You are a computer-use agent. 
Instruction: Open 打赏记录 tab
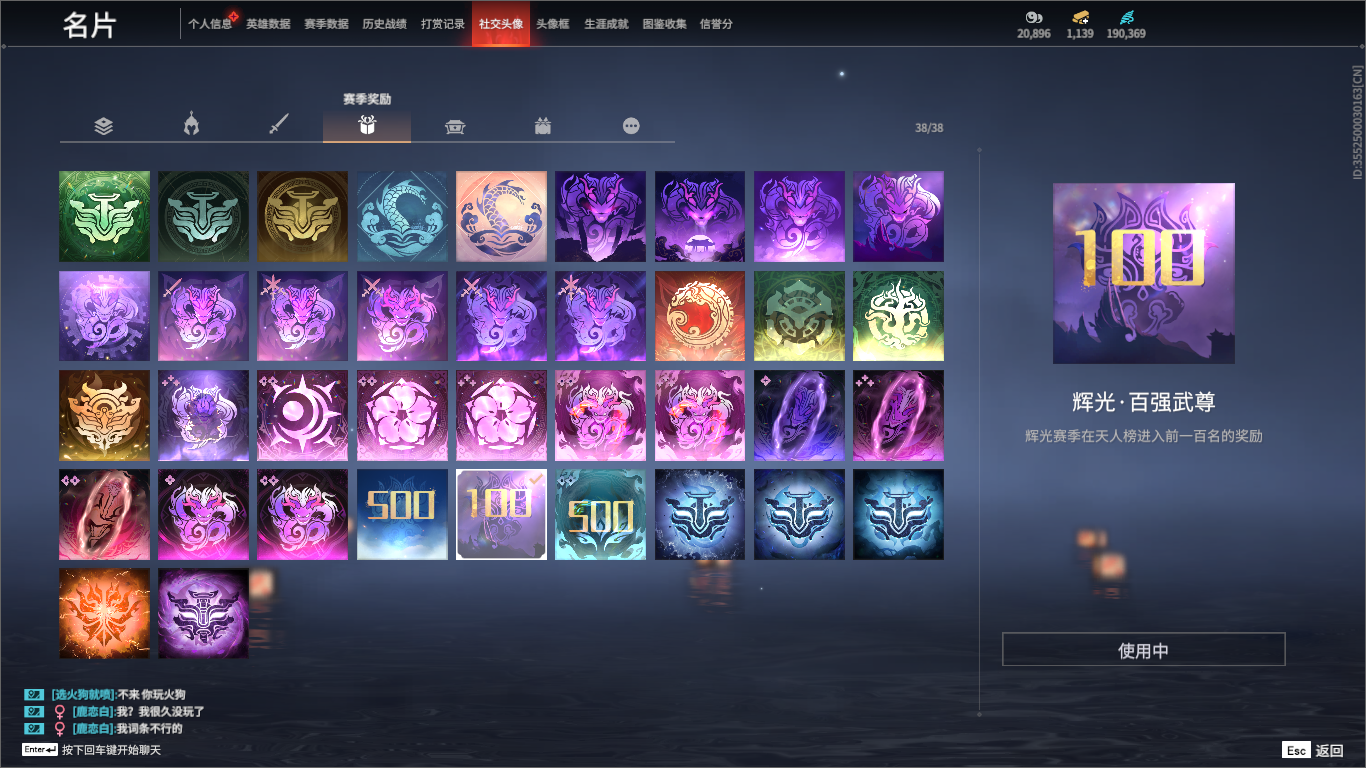click(x=443, y=24)
